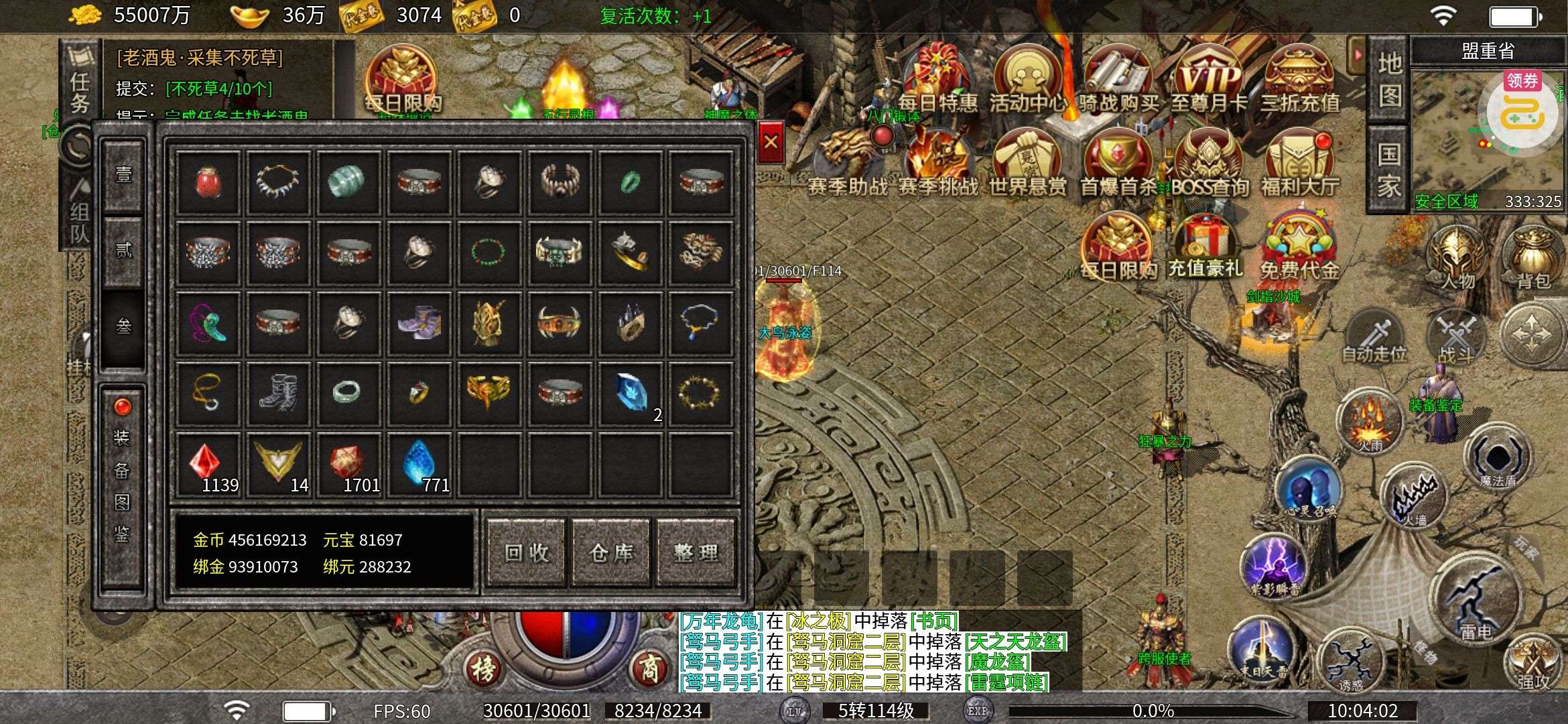Open the 地图 map button
The width and height of the screenshot is (1568, 724).
pyautogui.click(x=1388, y=80)
